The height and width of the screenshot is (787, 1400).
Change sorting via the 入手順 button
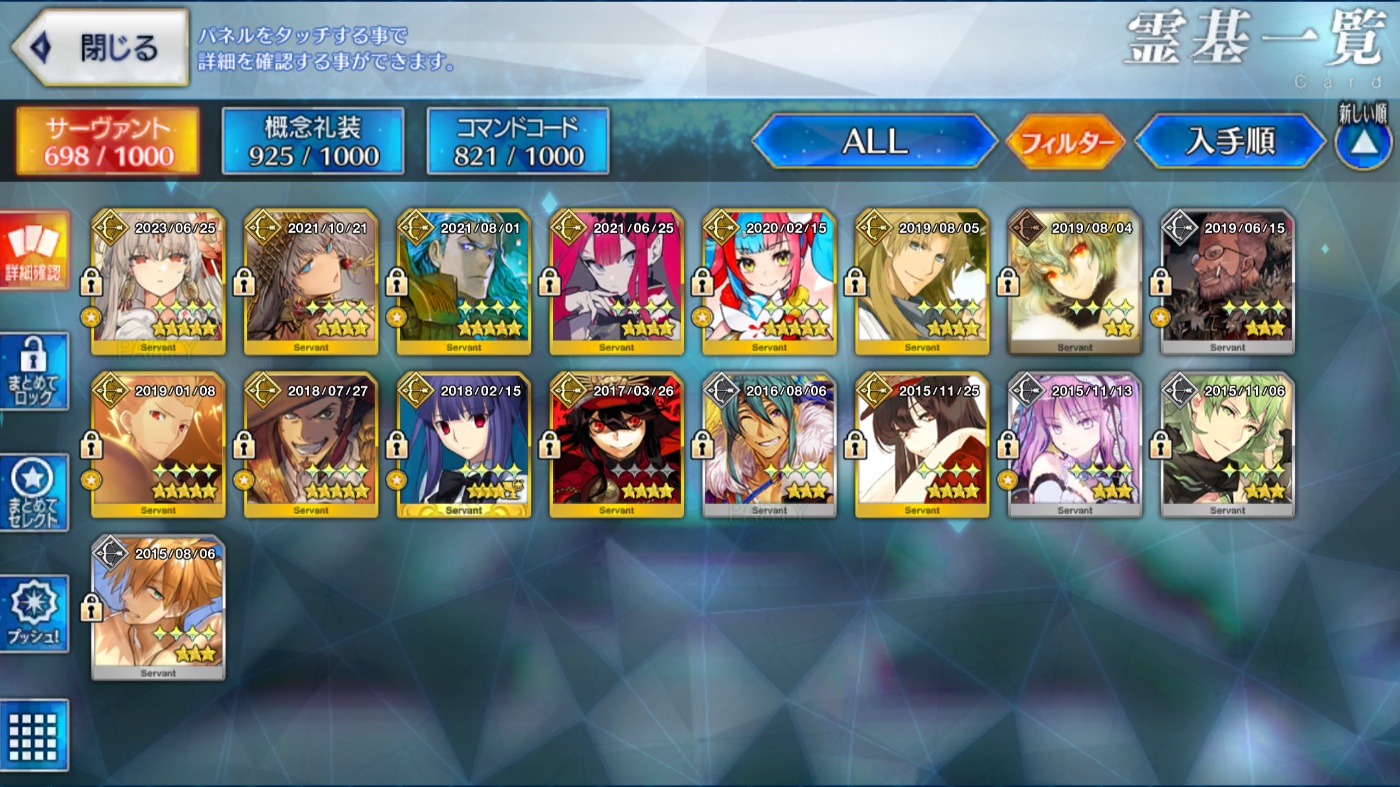pyautogui.click(x=1230, y=141)
